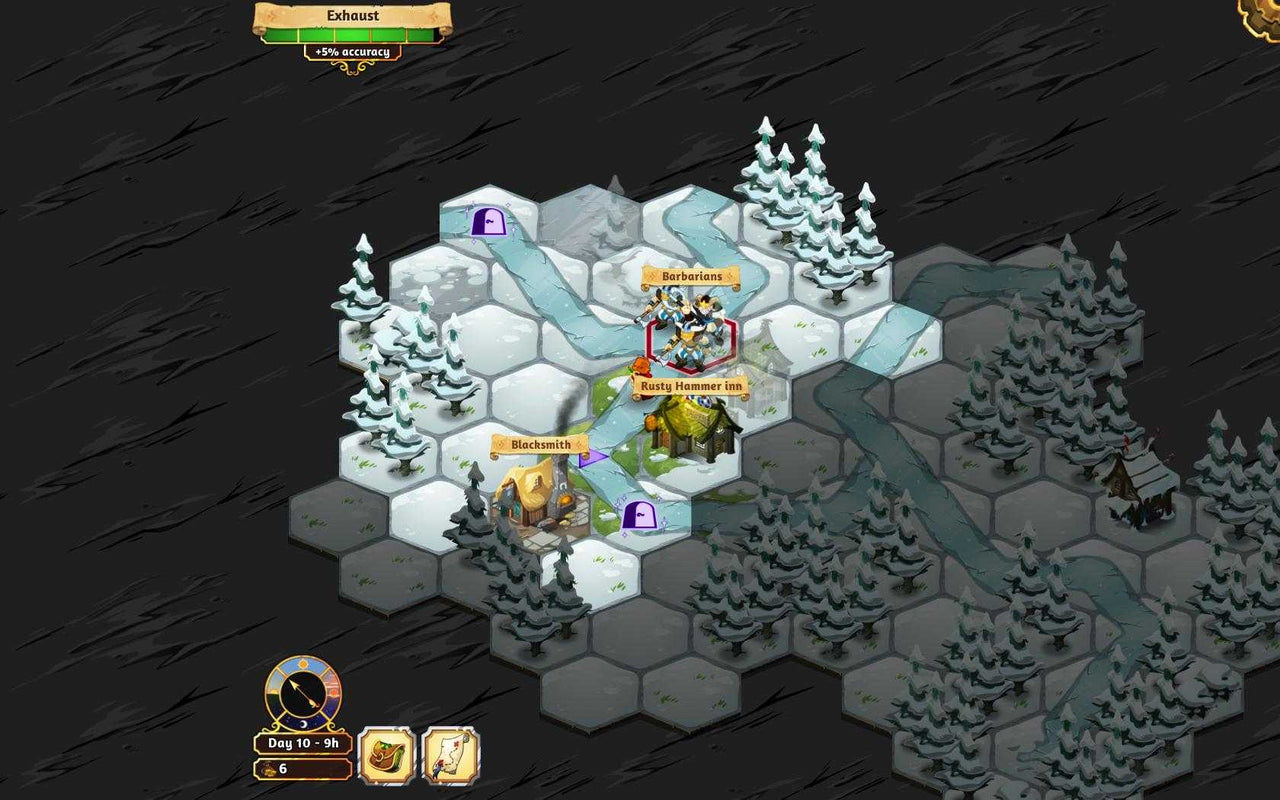Open the inventory bag
Screen dimensions: 1280x800
pos(387,757)
